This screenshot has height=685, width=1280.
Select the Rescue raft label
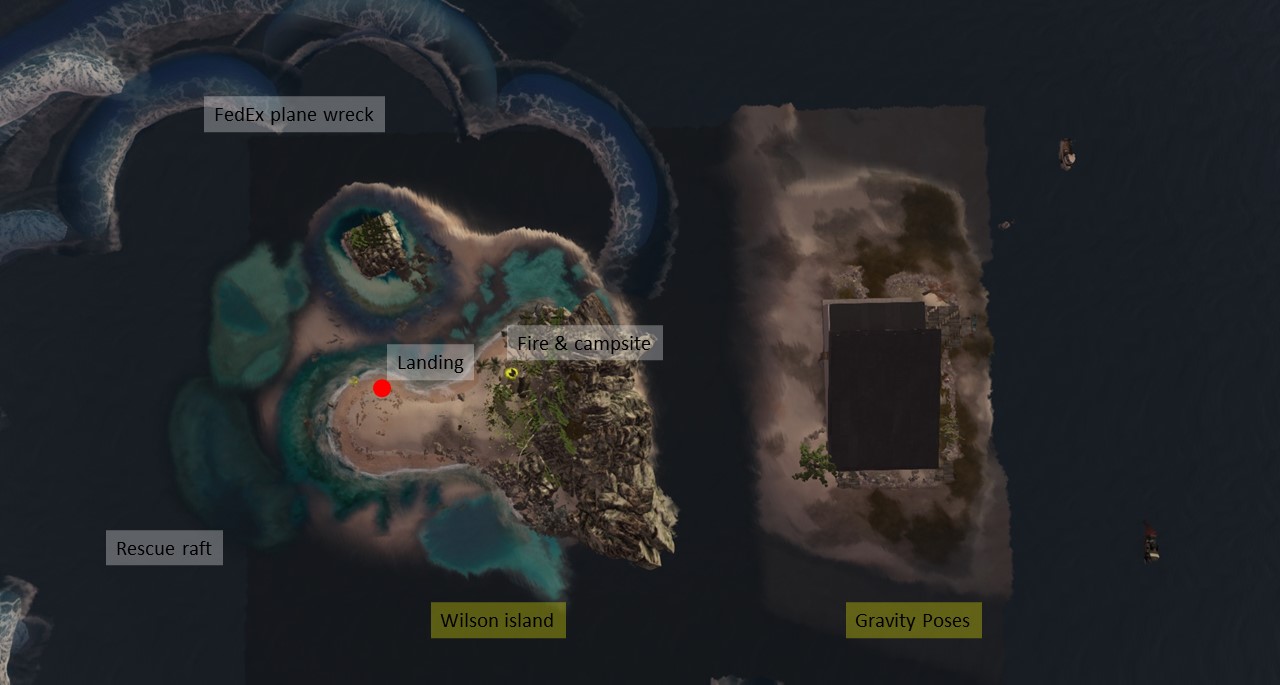pyautogui.click(x=164, y=548)
